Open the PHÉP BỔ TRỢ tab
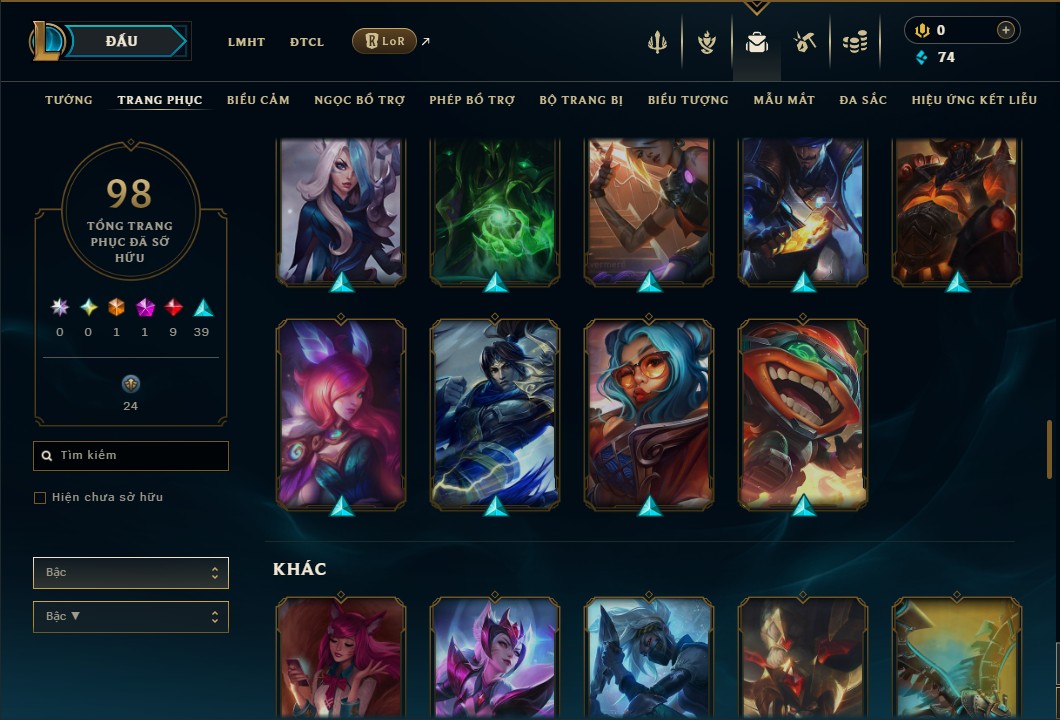The image size is (1060, 720). tap(472, 100)
